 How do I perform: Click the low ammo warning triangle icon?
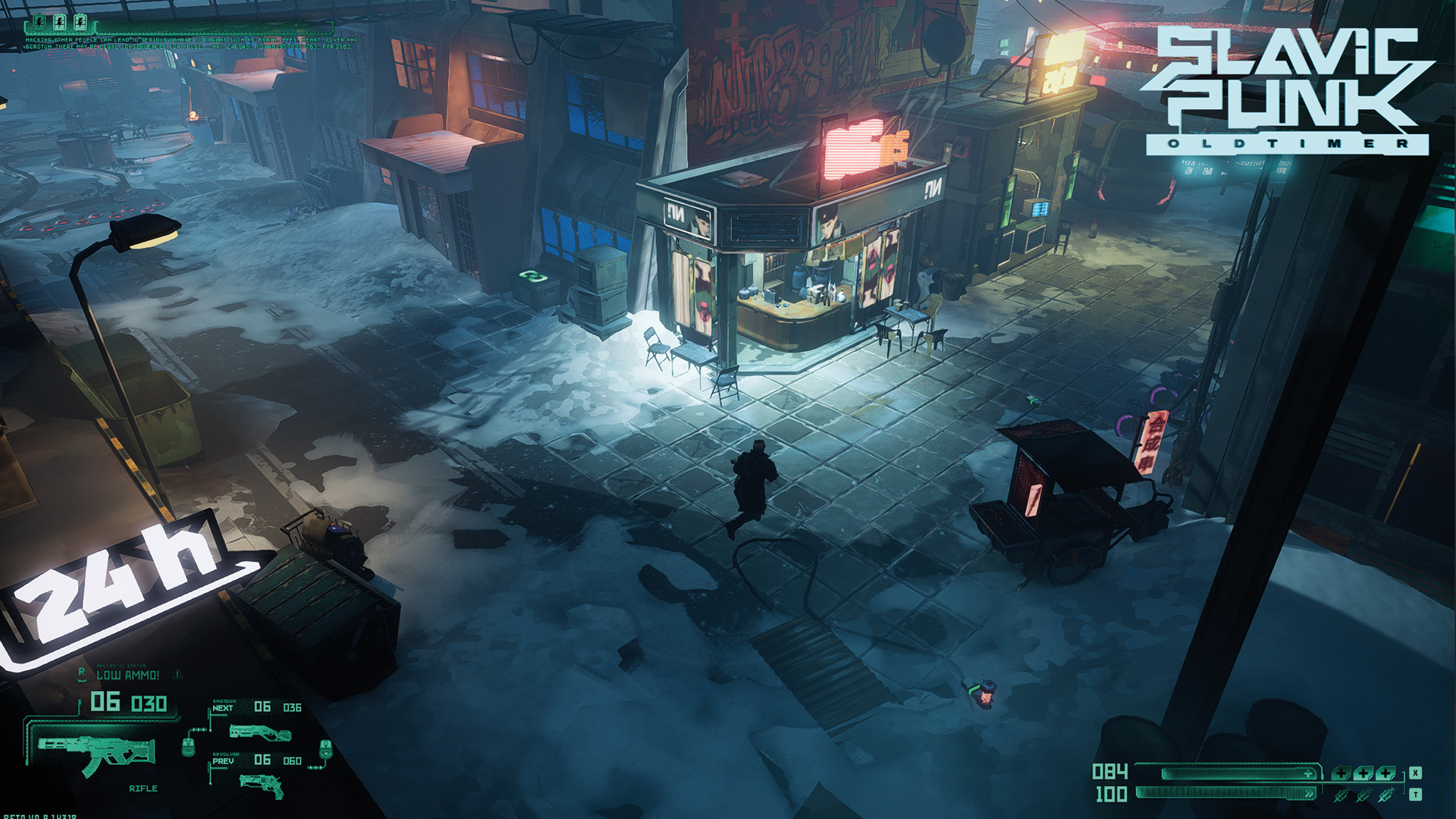(x=177, y=674)
